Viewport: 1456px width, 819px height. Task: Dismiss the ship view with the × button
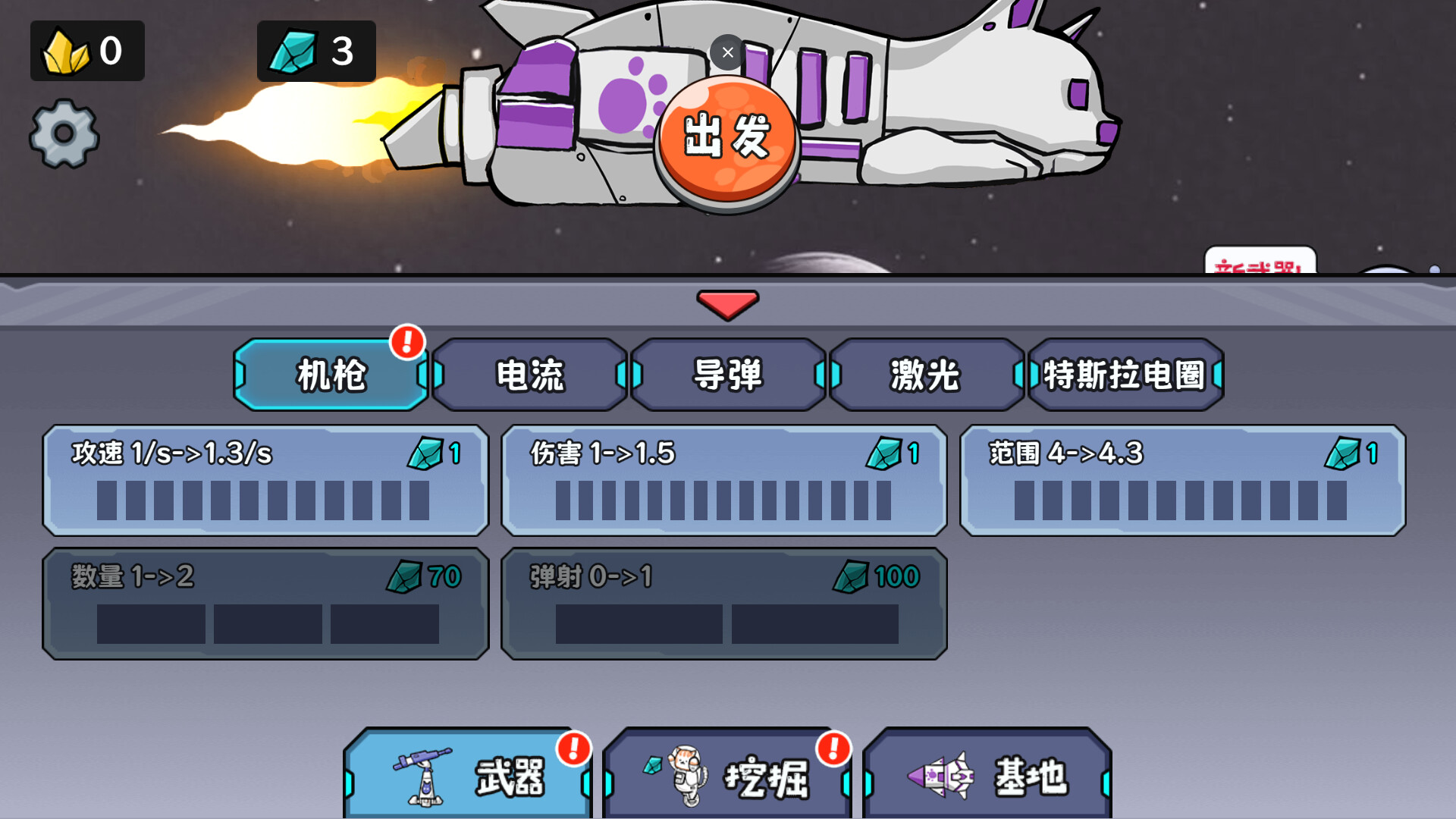point(727,52)
